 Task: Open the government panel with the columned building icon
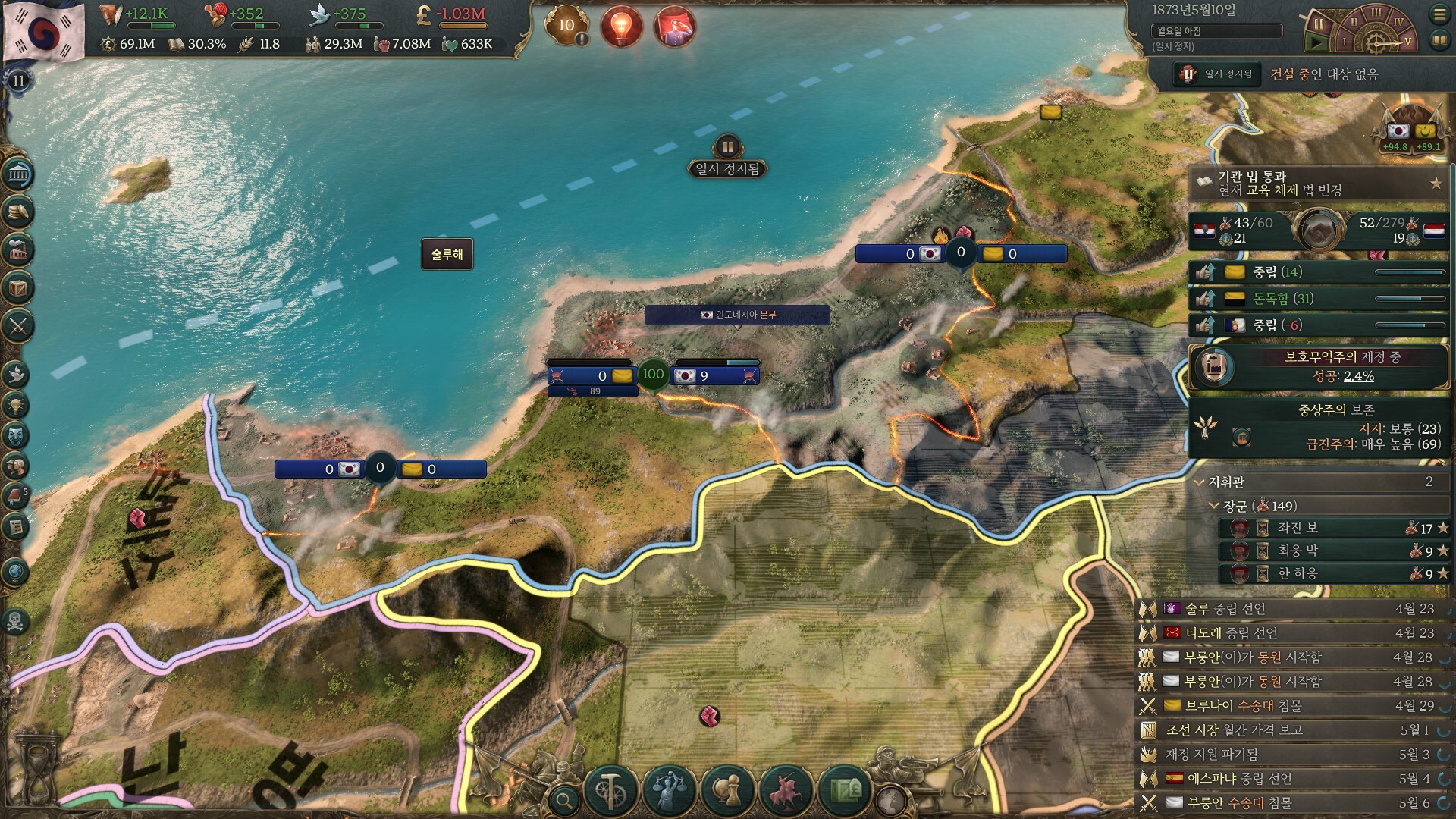click(x=17, y=175)
